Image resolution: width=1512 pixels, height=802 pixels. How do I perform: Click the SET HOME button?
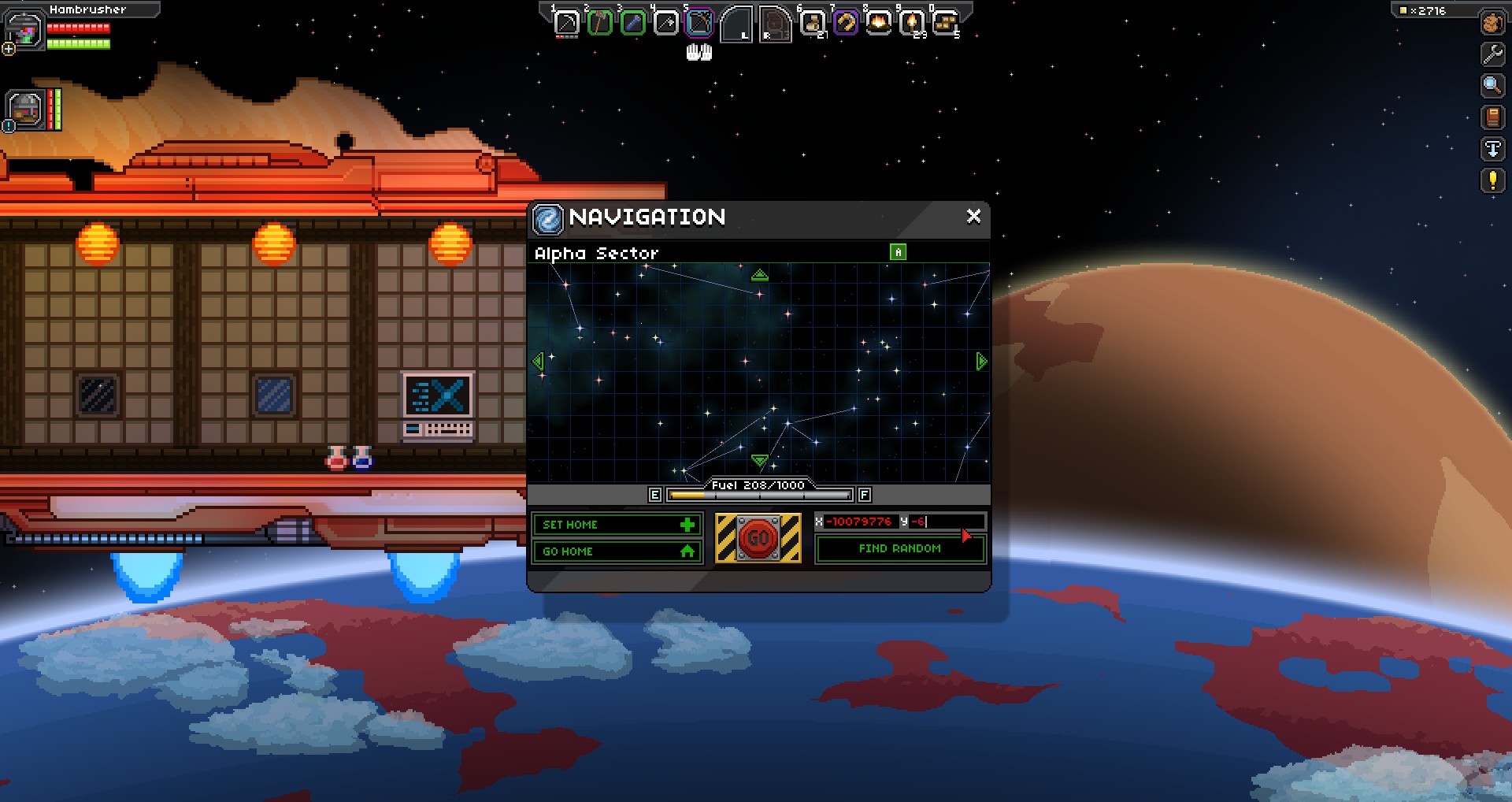coord(617,525)
